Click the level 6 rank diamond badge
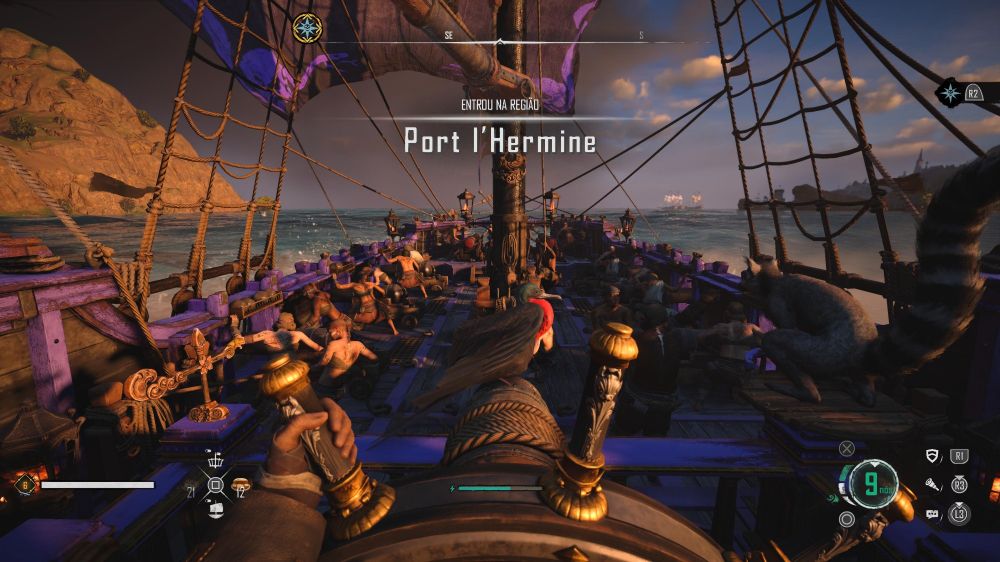The width and height of the screenshot is (1000, 562). pos(25,485)
